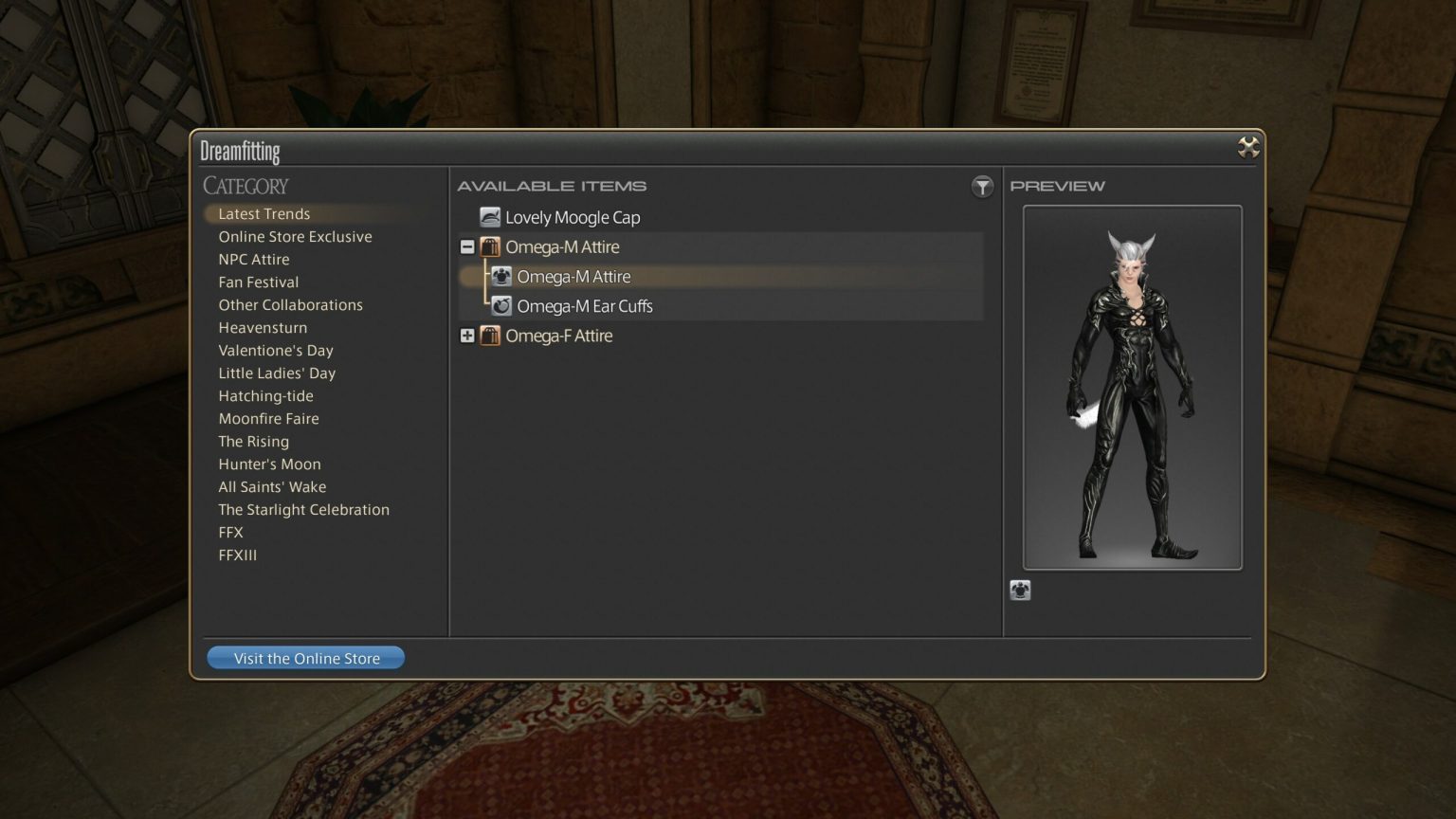Choose The Starlight Celebration category
The width and height of the screenshot is (1456, 819).
tap(304, 509)
